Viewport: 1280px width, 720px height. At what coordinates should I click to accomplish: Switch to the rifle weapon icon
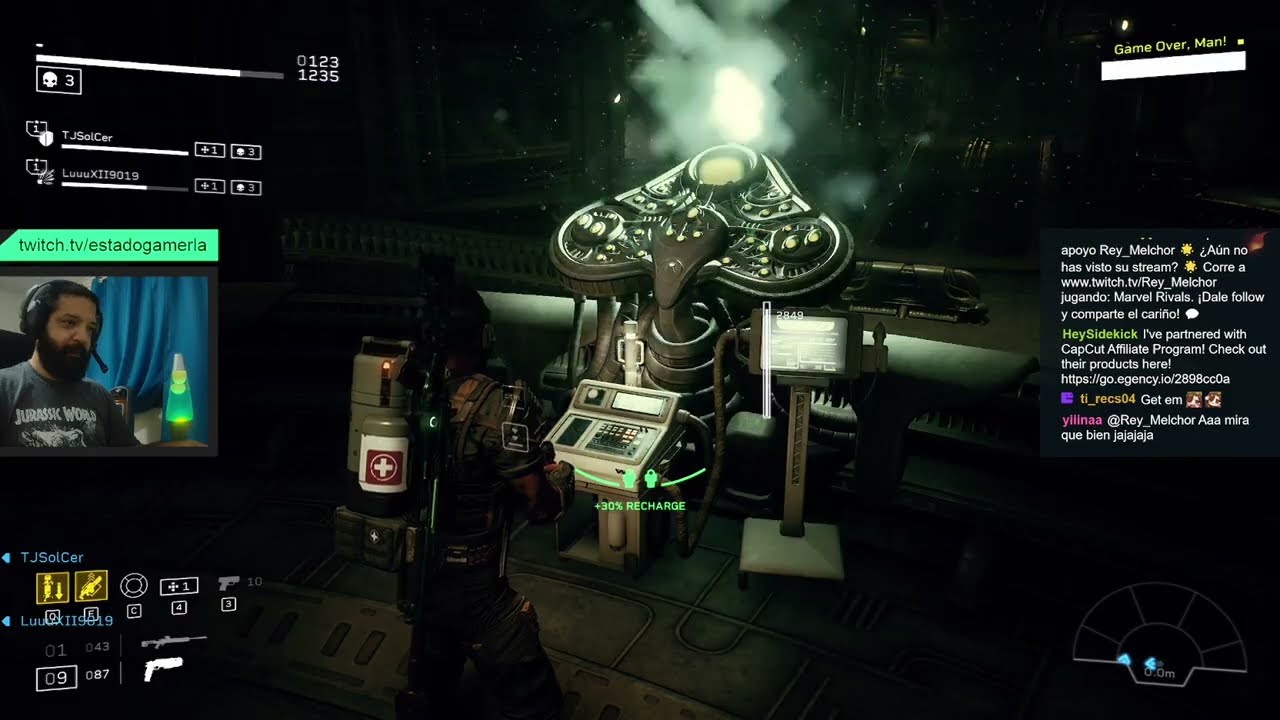point(173,642)
